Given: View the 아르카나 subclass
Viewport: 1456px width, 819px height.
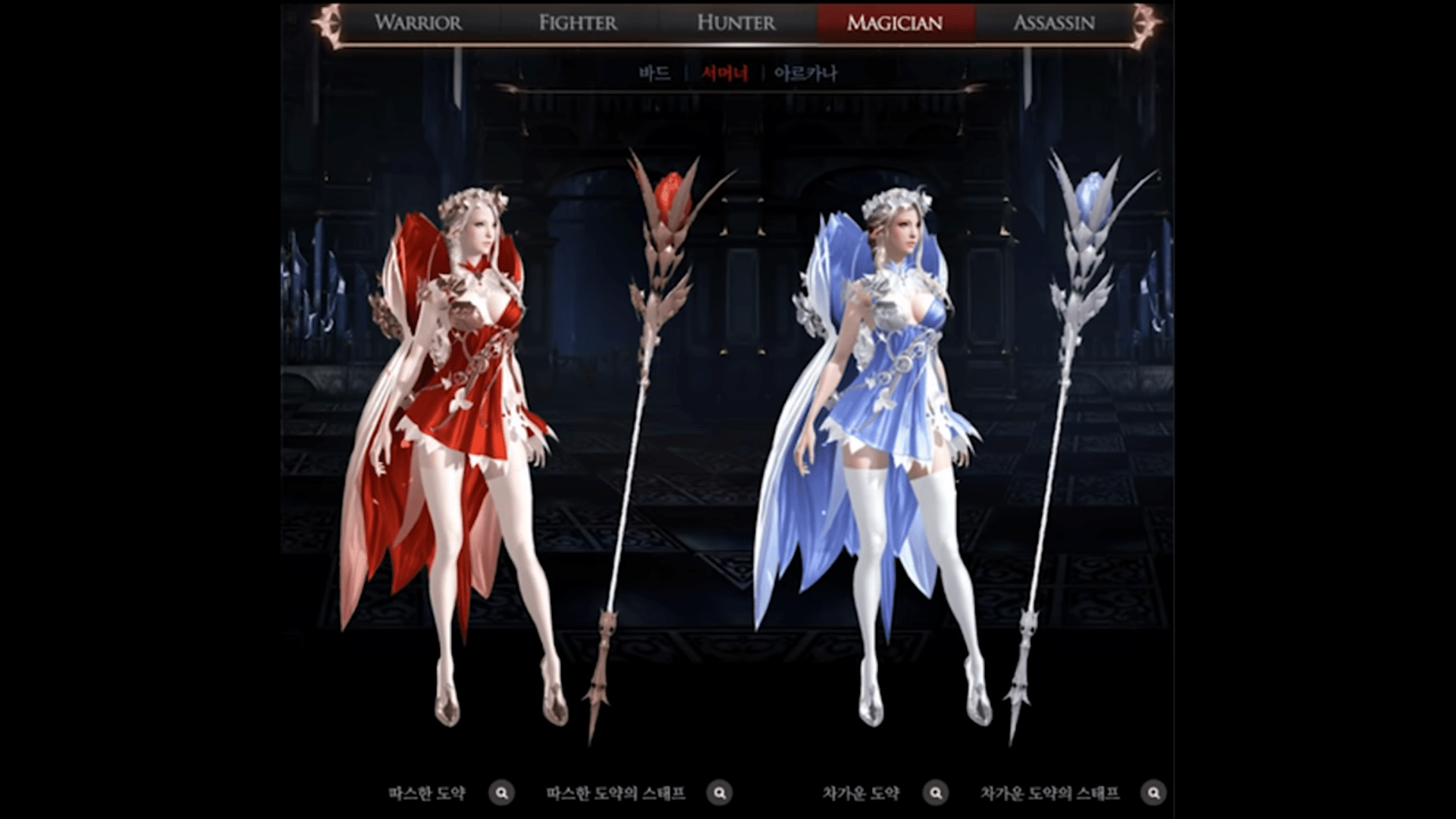Looking at the screenshot, I should [805, 74].
